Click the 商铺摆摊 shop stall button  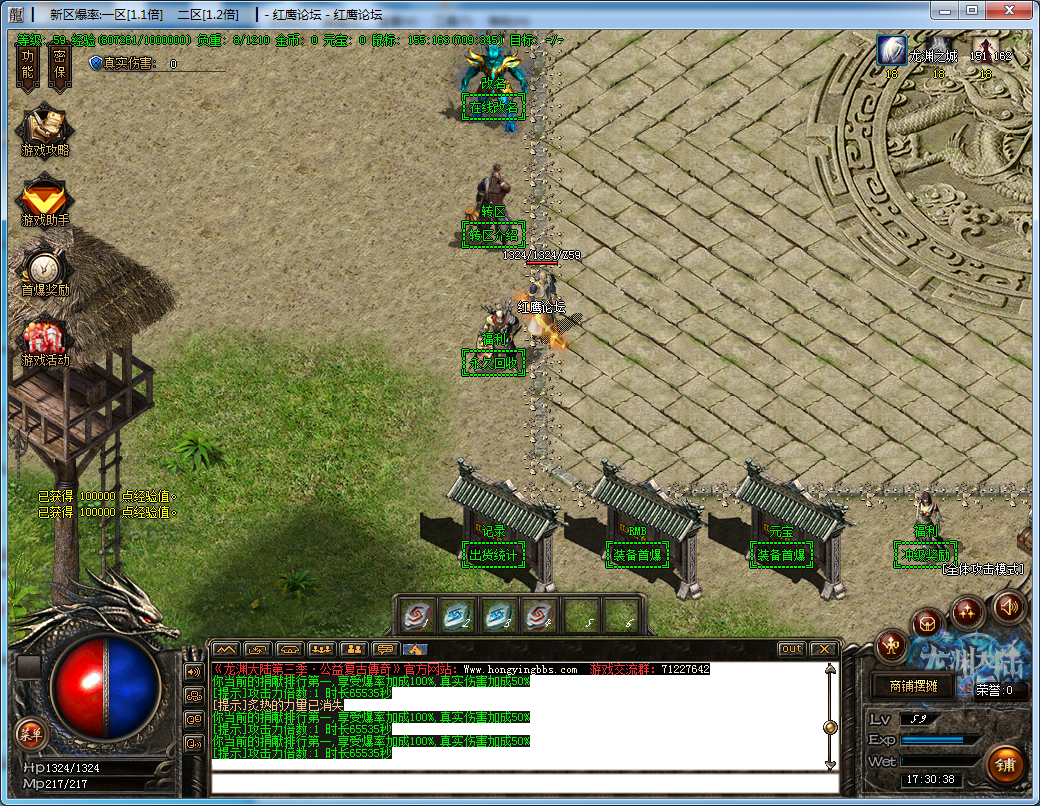pyautogui.click(x=906, y=687)
